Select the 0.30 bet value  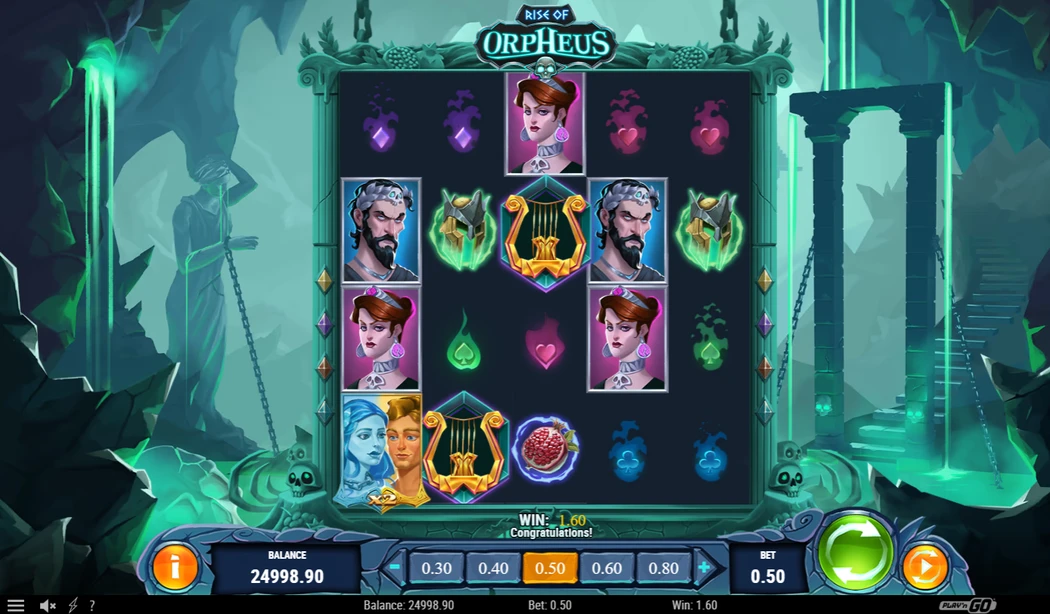(x=437, y=568)
